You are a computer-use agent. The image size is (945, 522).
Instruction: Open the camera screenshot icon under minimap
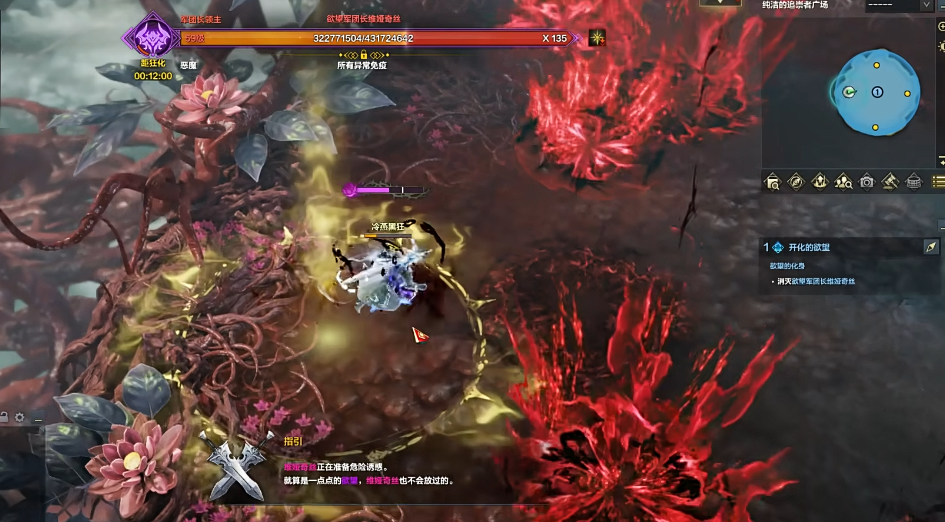tap(867, 181)
